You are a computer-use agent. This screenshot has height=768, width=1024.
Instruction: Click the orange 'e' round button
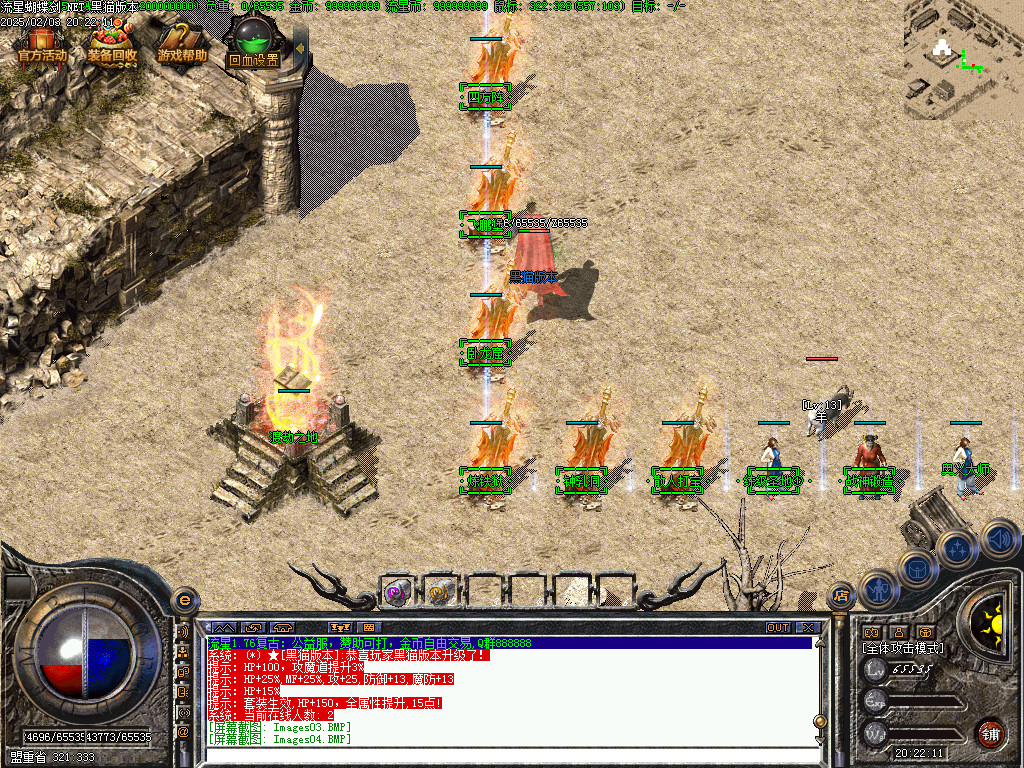click(x=184, y=600)
